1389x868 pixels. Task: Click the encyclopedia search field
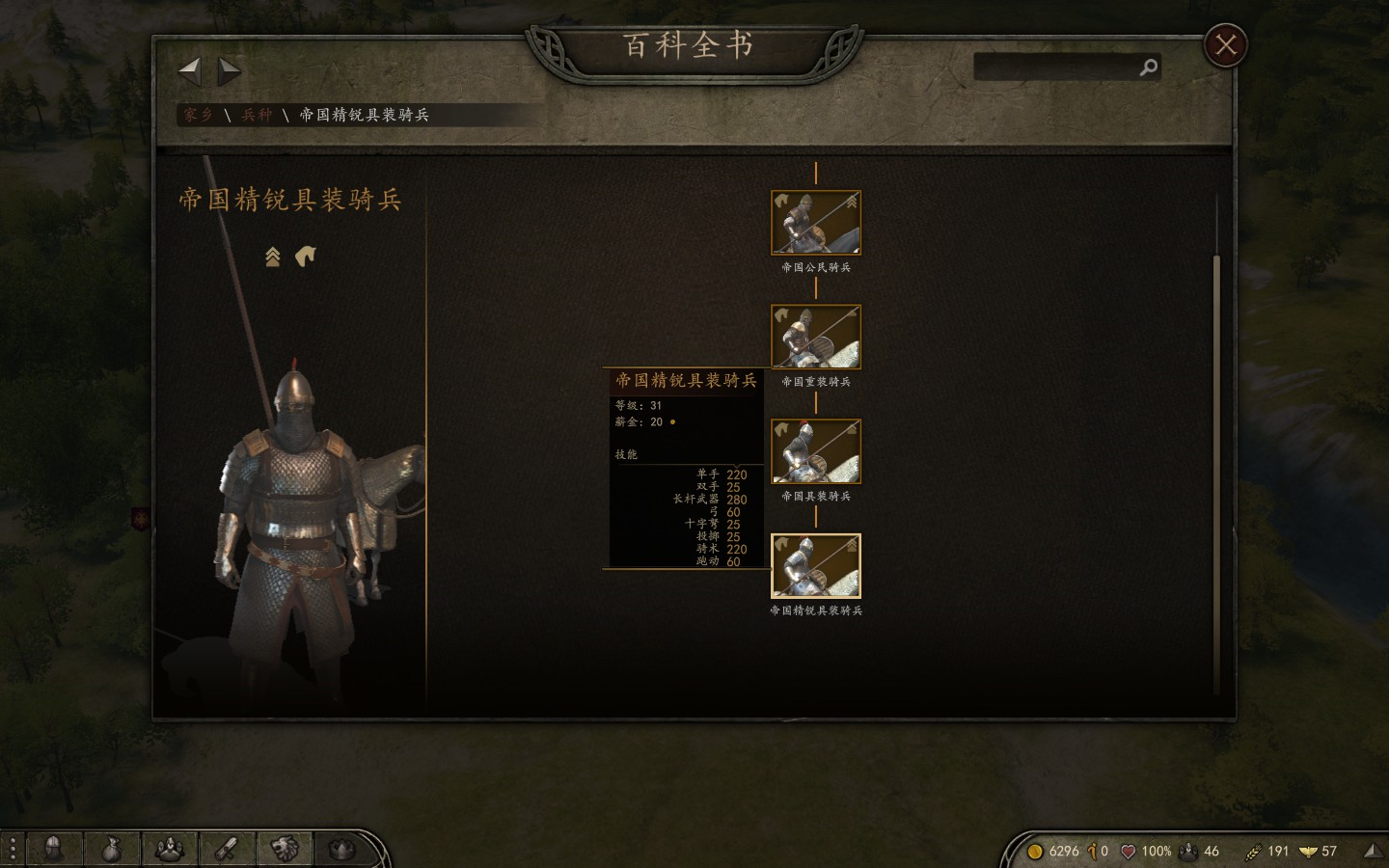click(1061, 68)
